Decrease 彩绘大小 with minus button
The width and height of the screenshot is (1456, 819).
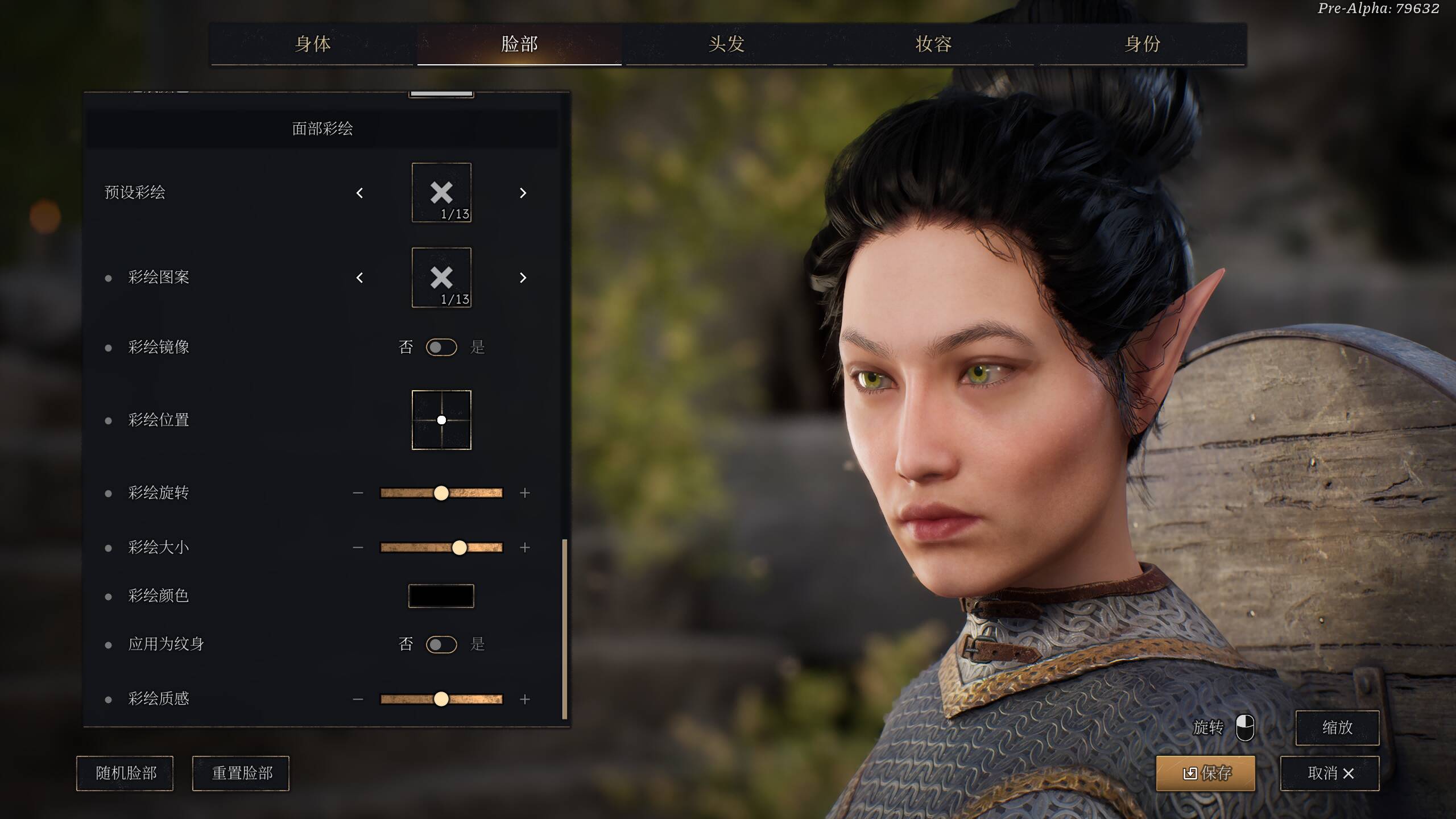[358, 548]
